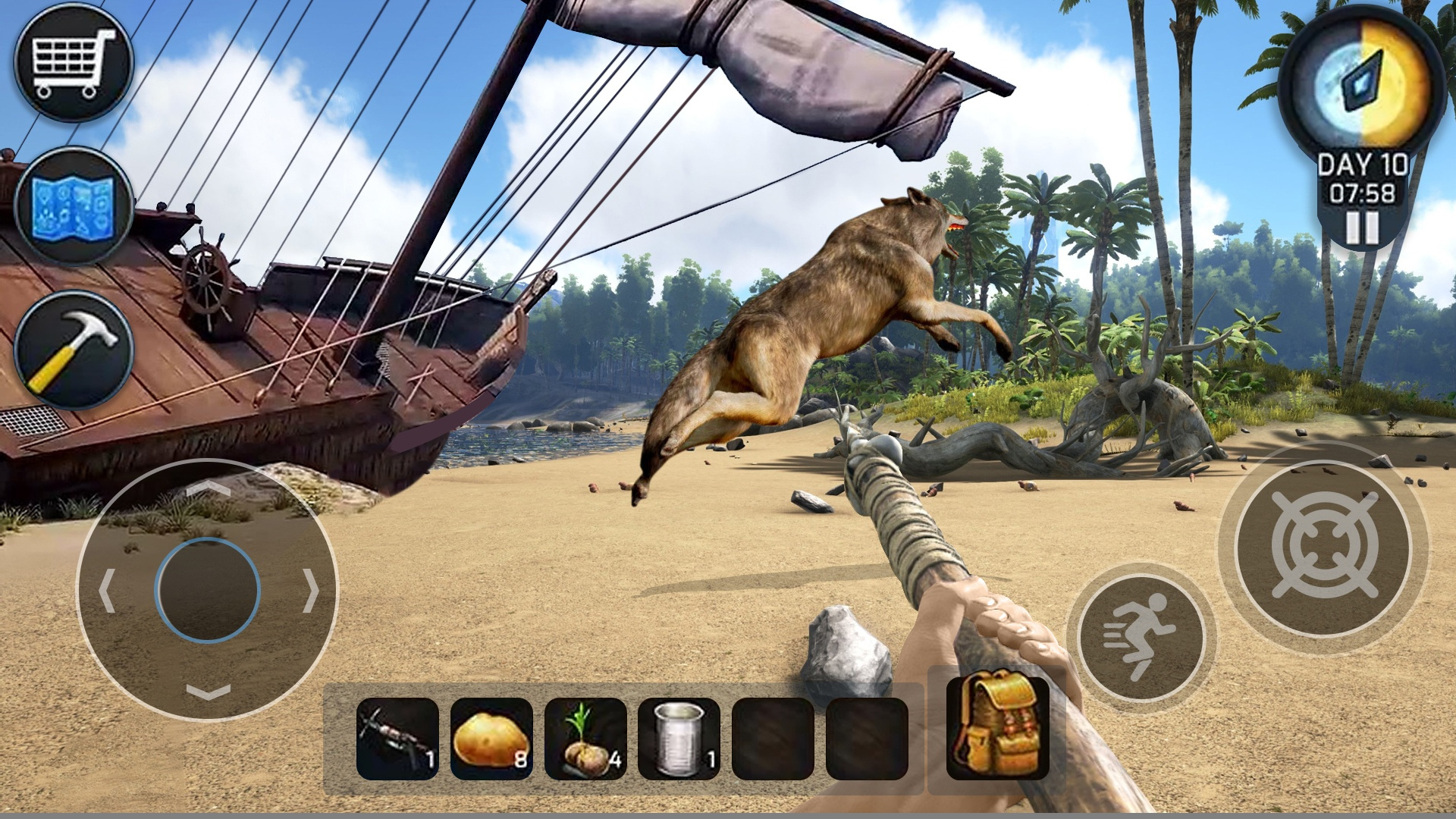The height and width of the screenshot is (819, 1456).
Task: Open the shopping cart store
Action: pyautogui.click(x=74, y=62)
